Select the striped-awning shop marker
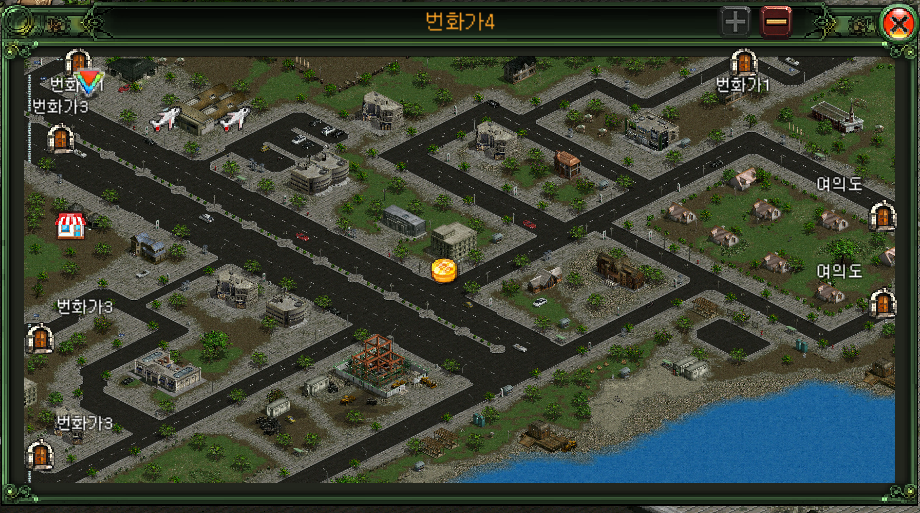 coord(69,225)
